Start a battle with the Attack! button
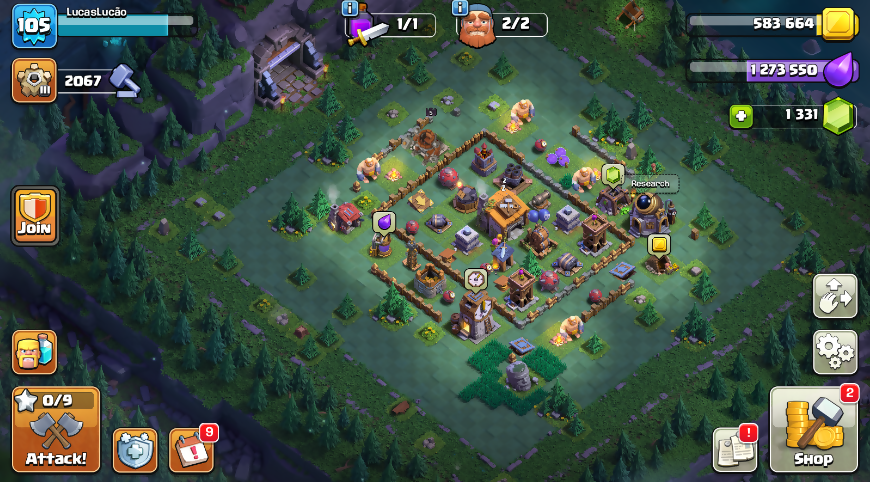The image size is (870, 482). tap(56, 429)
